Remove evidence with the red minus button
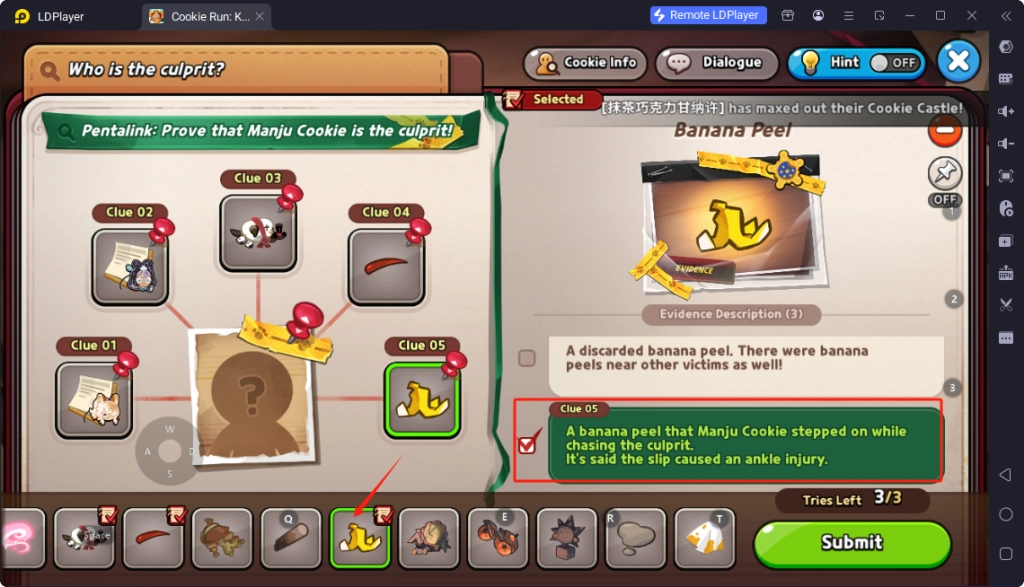Image resolution: width=1024 pixels, height=587 pixels. 944,129
